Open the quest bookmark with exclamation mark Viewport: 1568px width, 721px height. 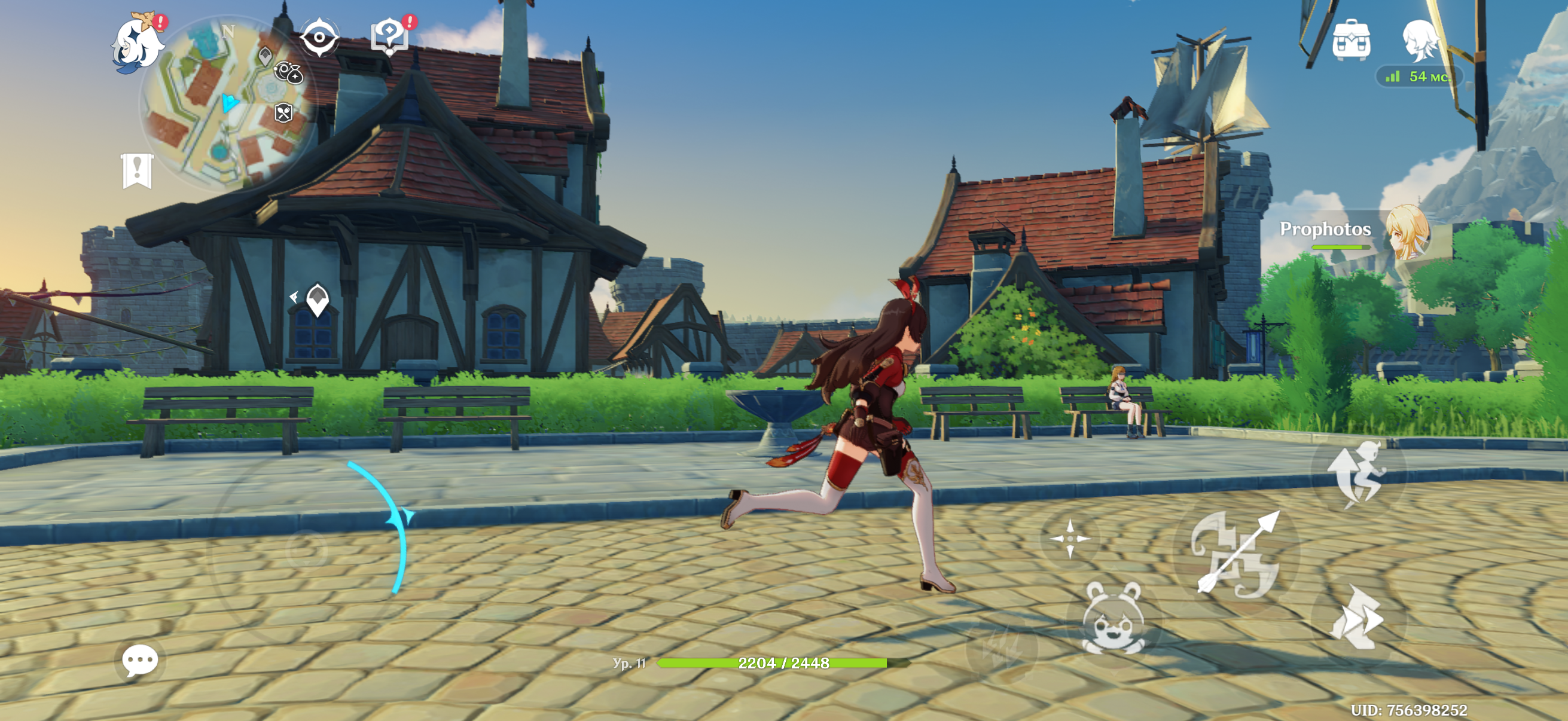click(137, 170)
